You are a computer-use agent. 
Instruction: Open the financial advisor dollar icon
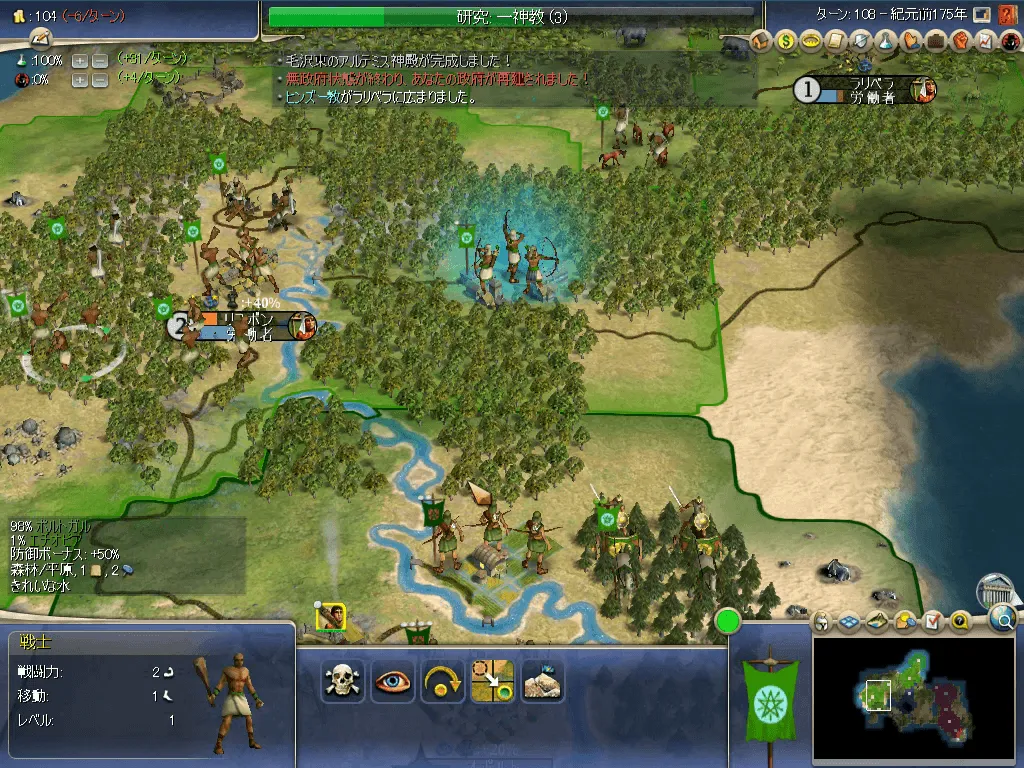786,41
